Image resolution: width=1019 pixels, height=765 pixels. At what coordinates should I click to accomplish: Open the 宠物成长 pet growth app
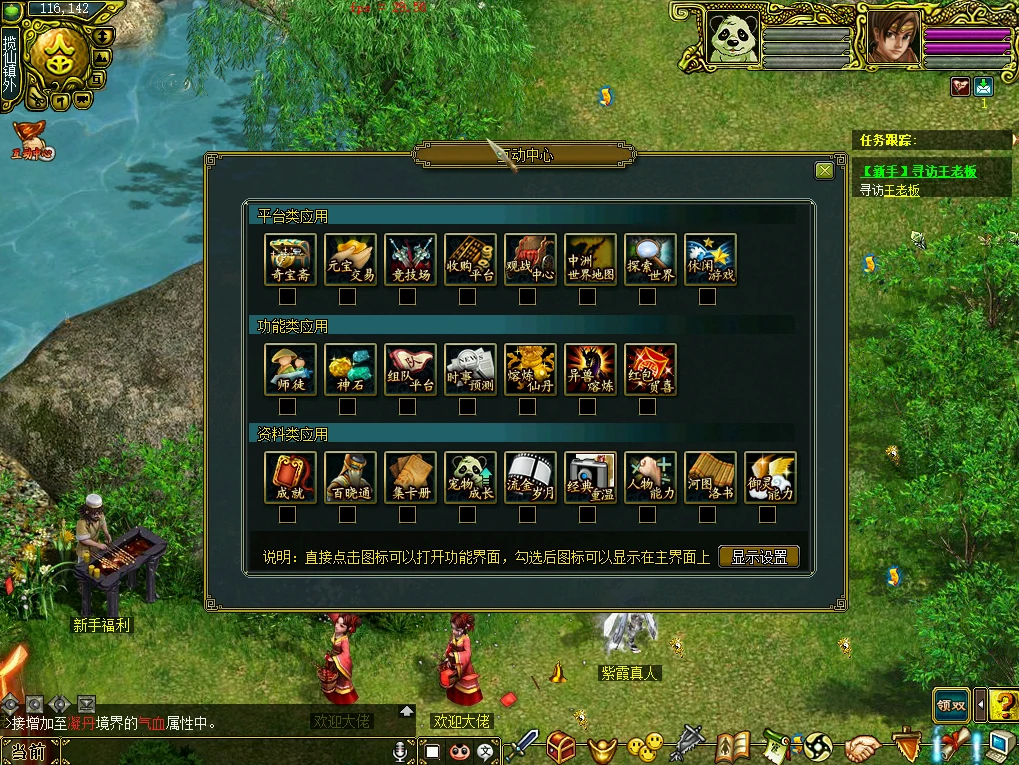pos(470,478)
